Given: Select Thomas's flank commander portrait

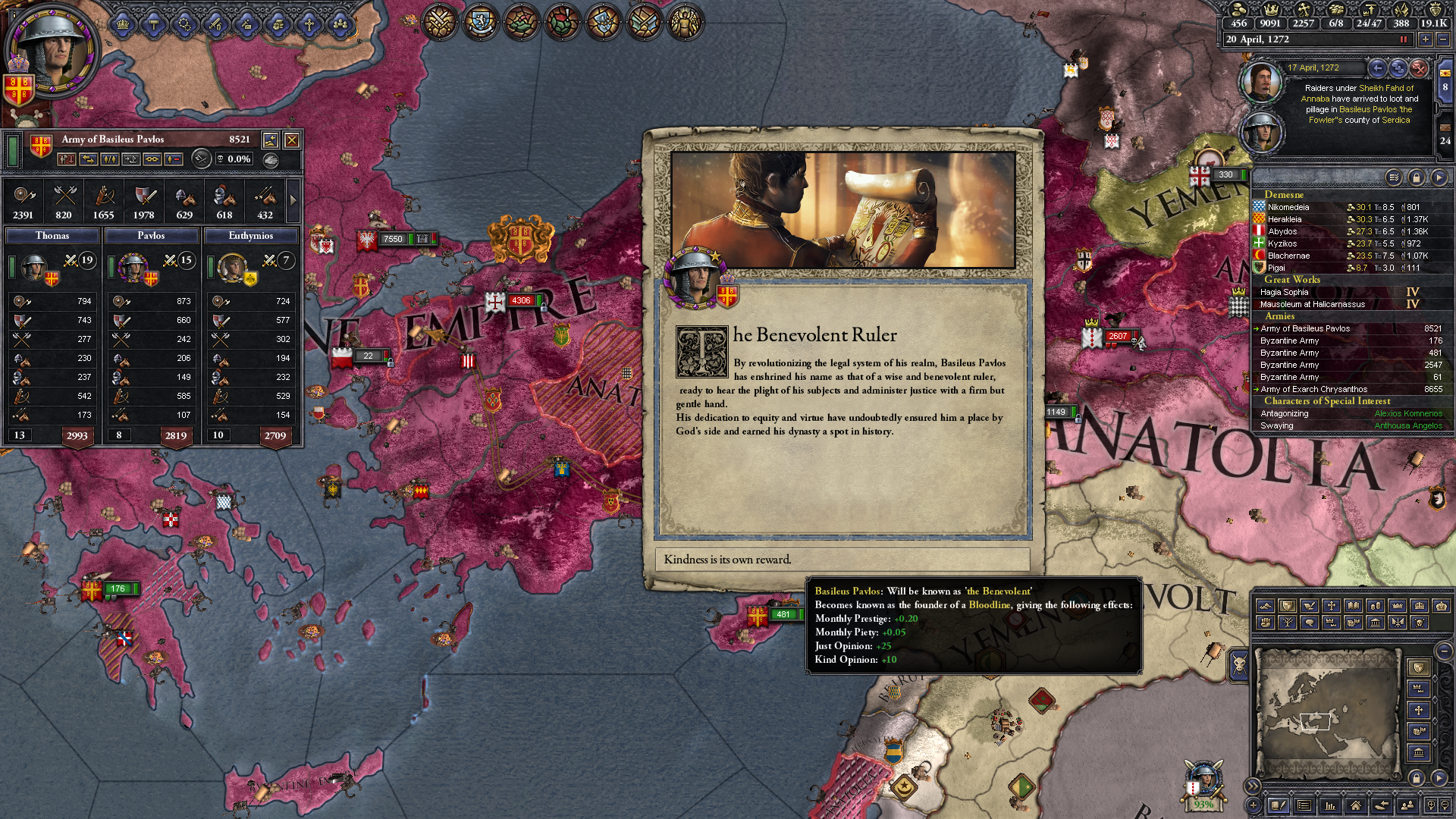Looking at the screenshot, I should [34, 267].
